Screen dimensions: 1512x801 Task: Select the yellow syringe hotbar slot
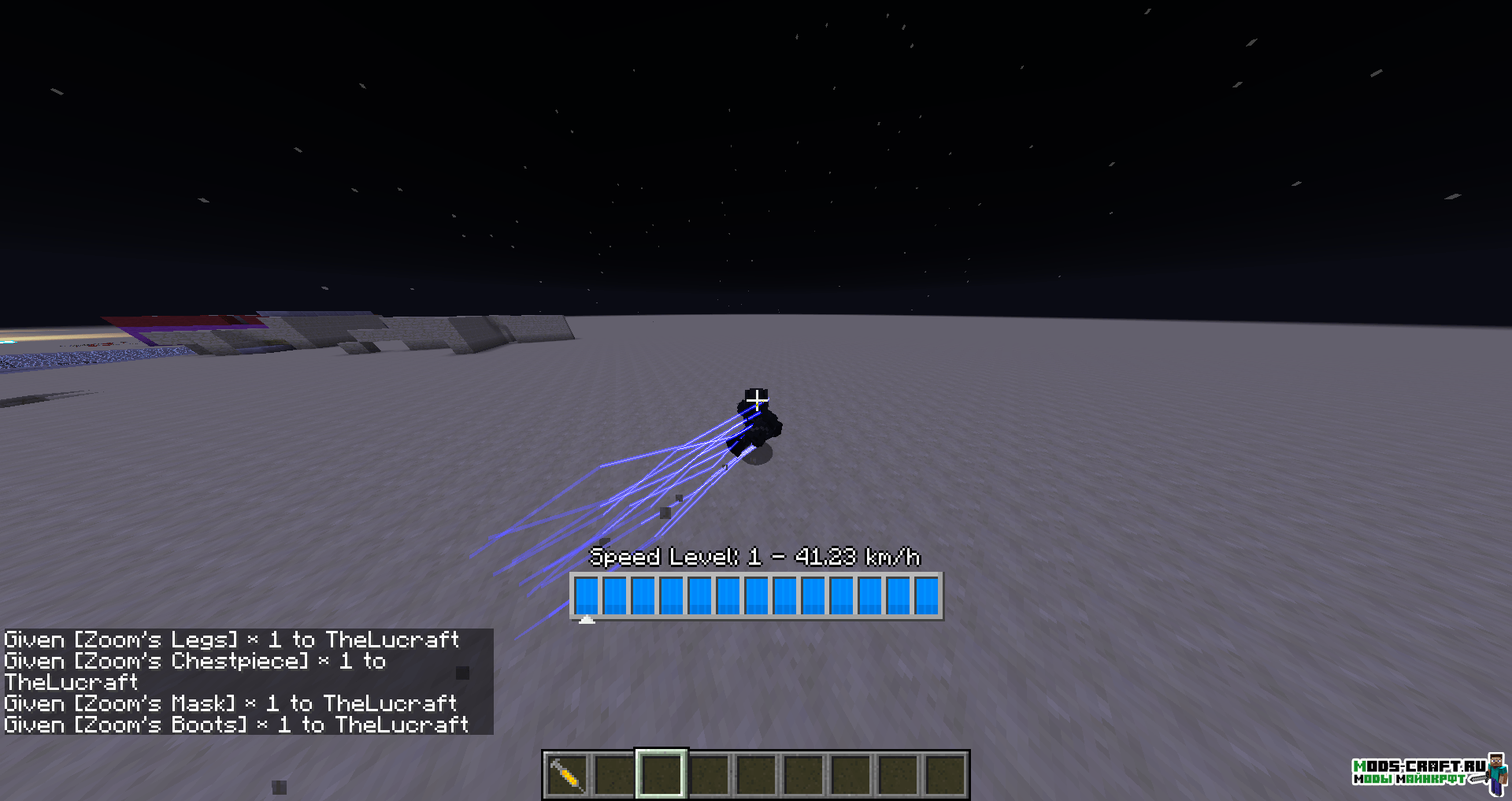[566, 774]
